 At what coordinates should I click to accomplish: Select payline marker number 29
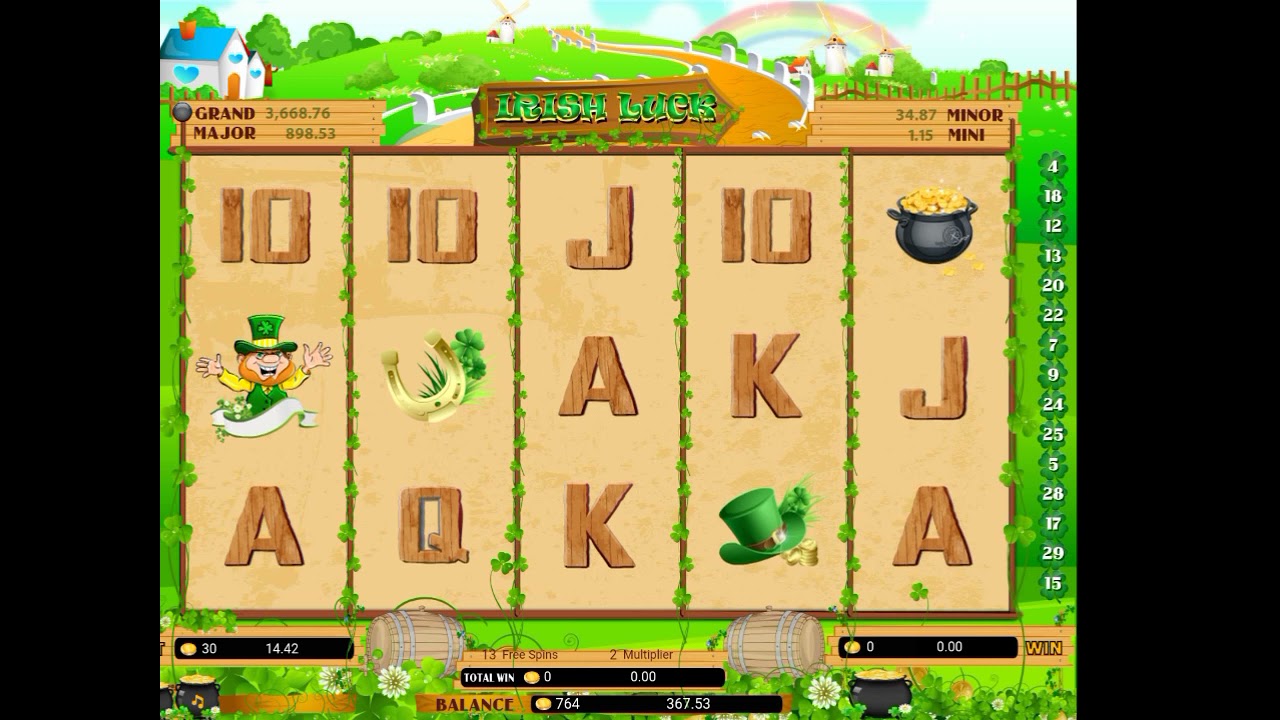(x=1052, y=553)
